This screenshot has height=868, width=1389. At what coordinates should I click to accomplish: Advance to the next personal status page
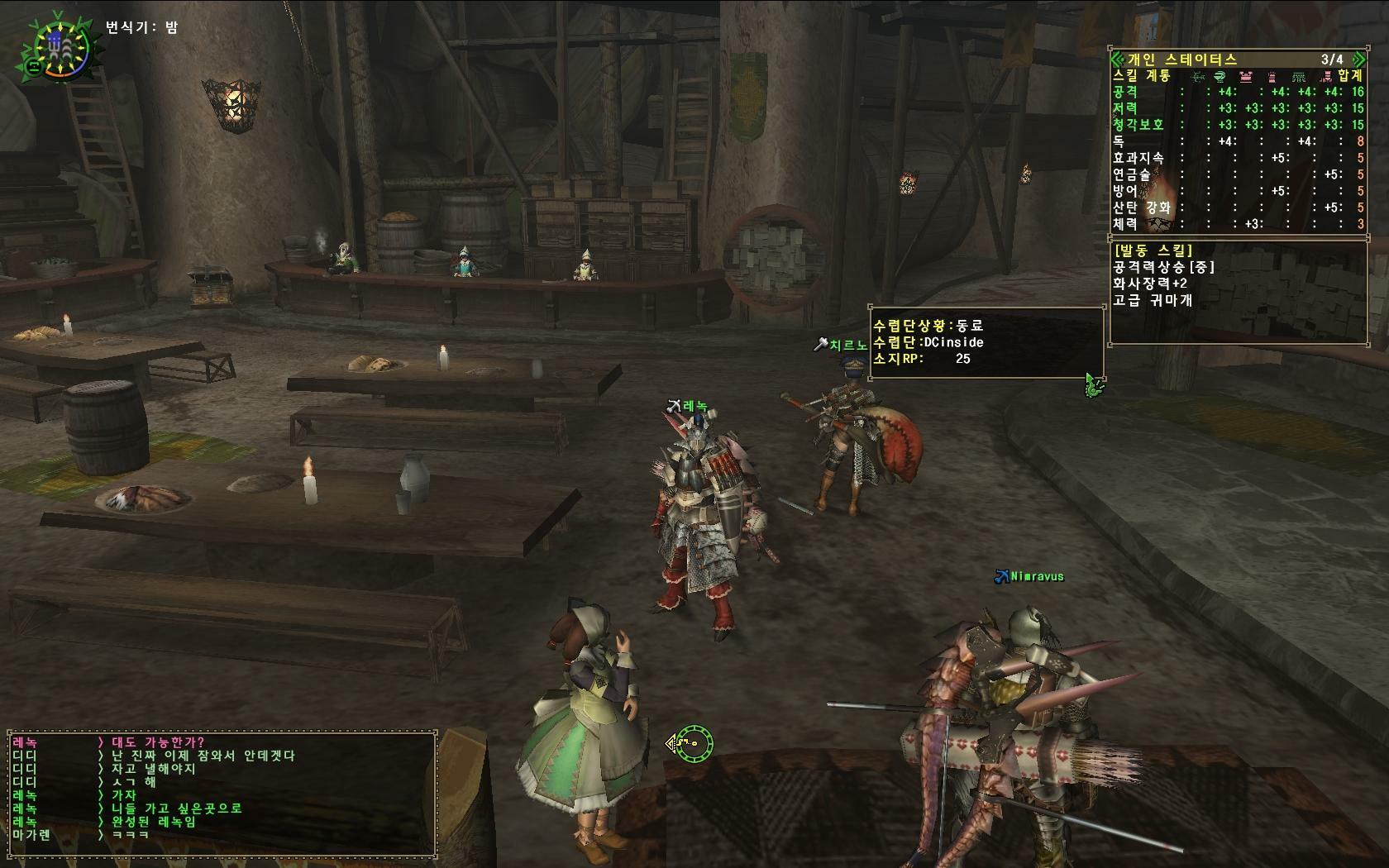tap(1358, 59)
